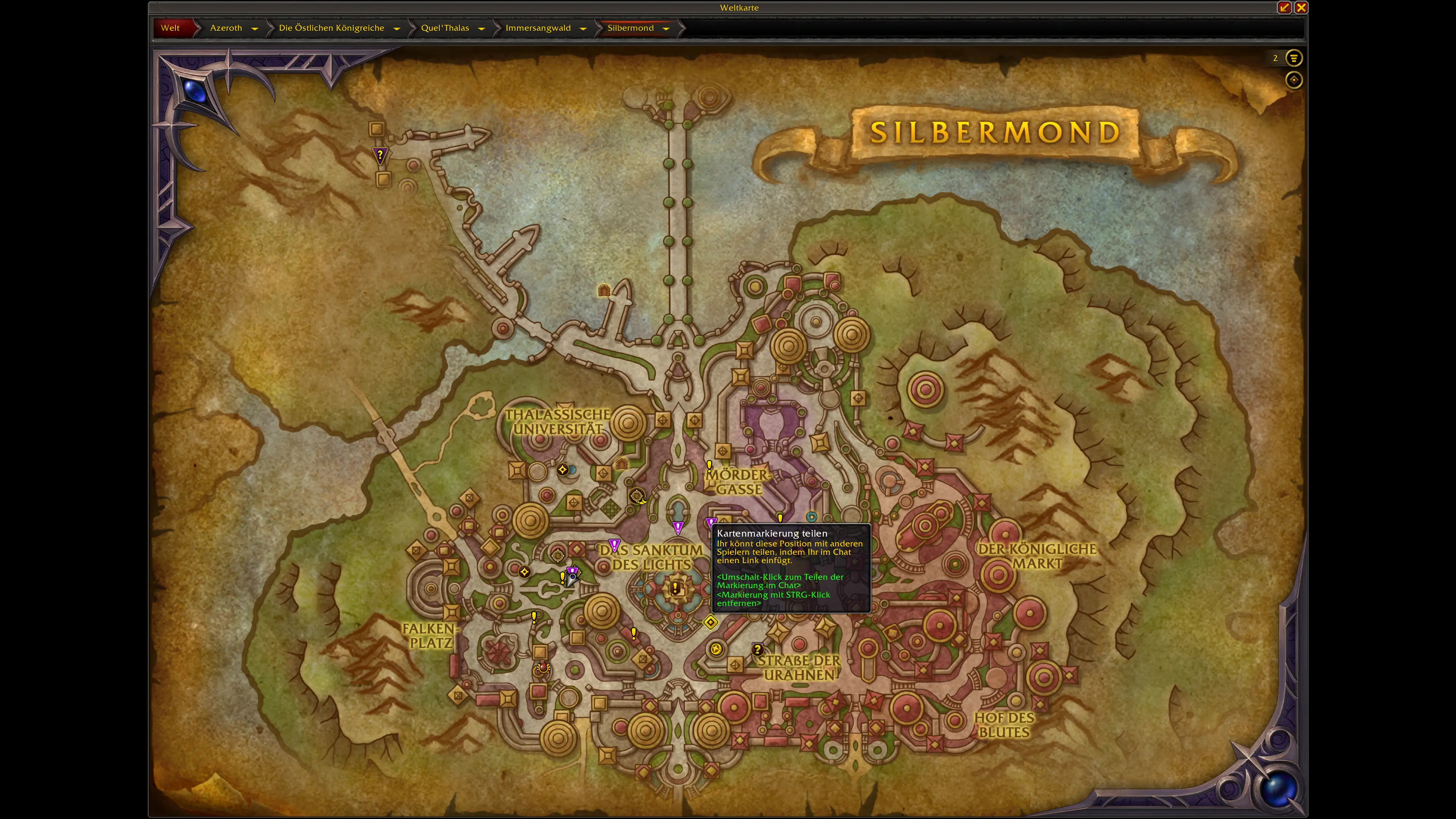
Task: Select the purple question mark quest marker
Action: [x=380, y=154]
